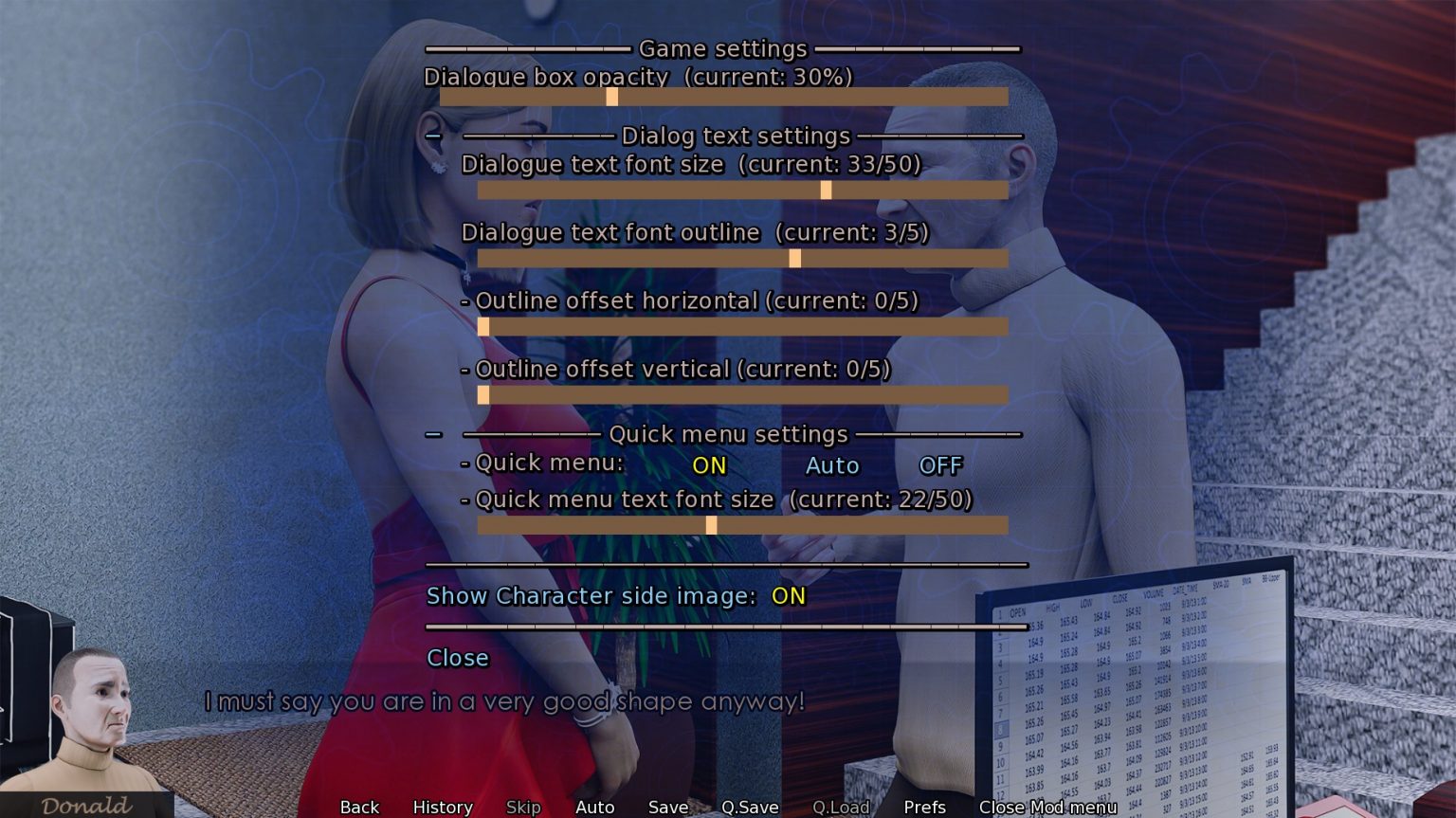
Task: Set Quick menu to Auto
Action: pyautogui.click(x=831, y=465)
